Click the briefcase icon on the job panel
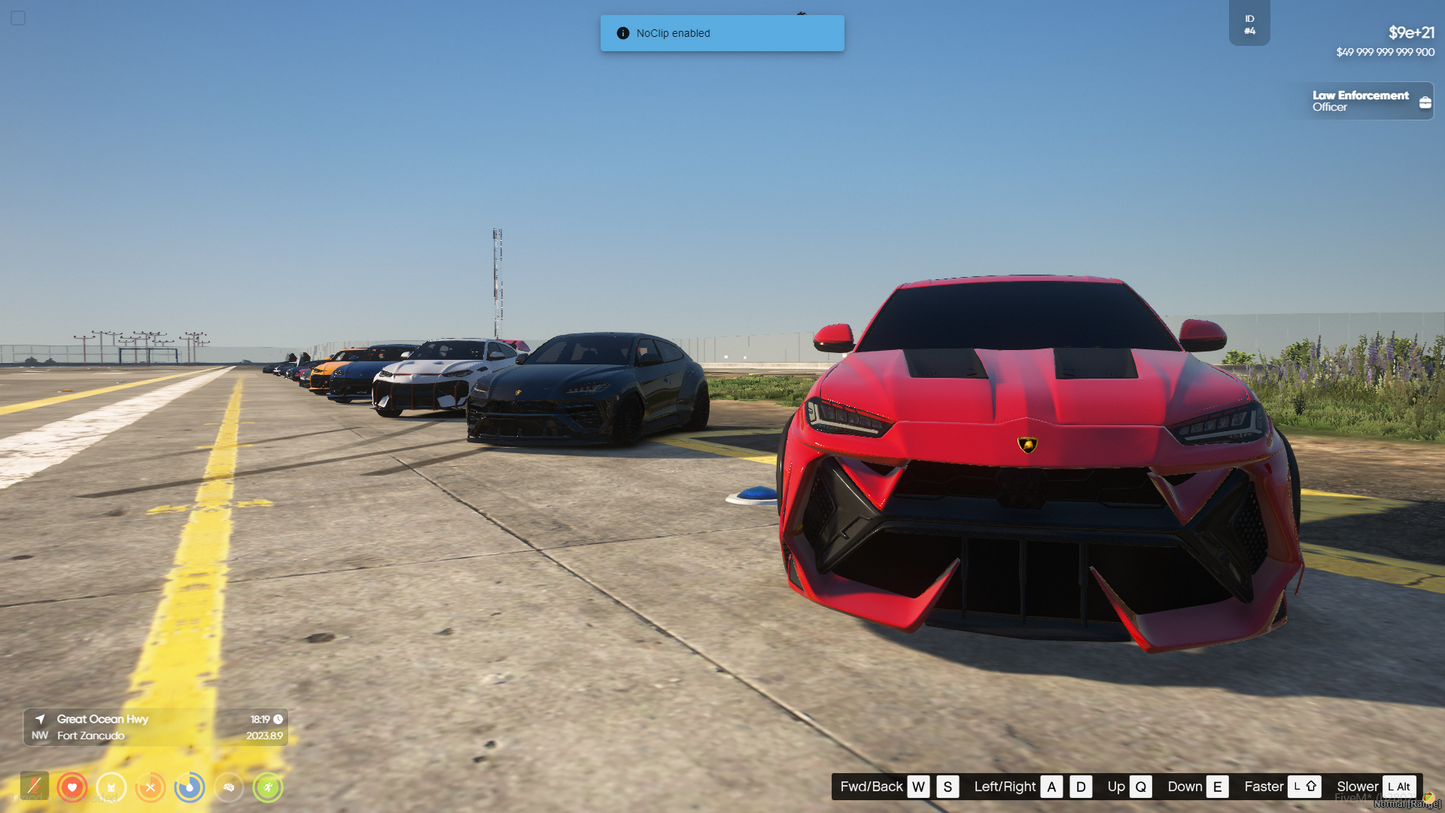 (x=1425, y=102)
